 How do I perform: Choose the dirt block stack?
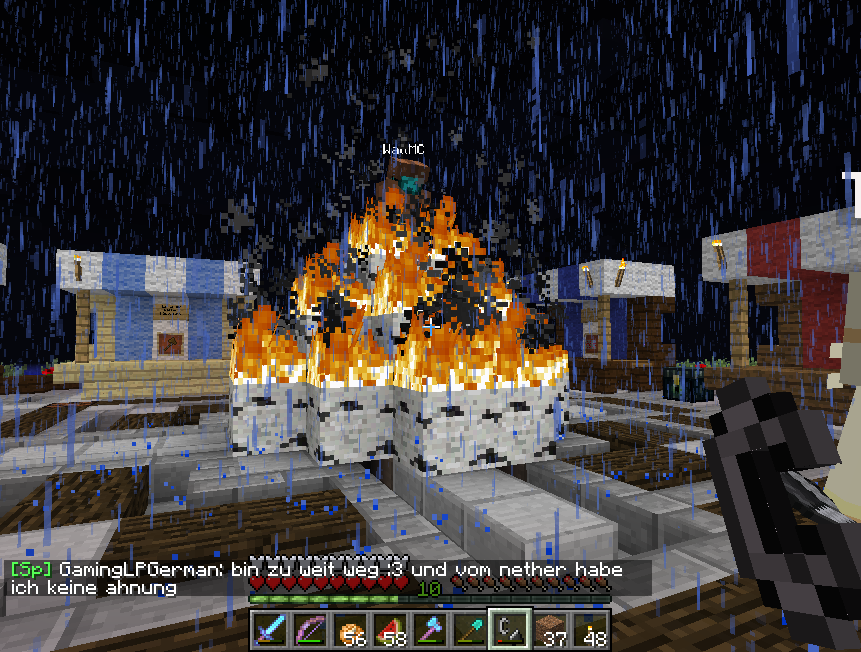pos(549,630)
